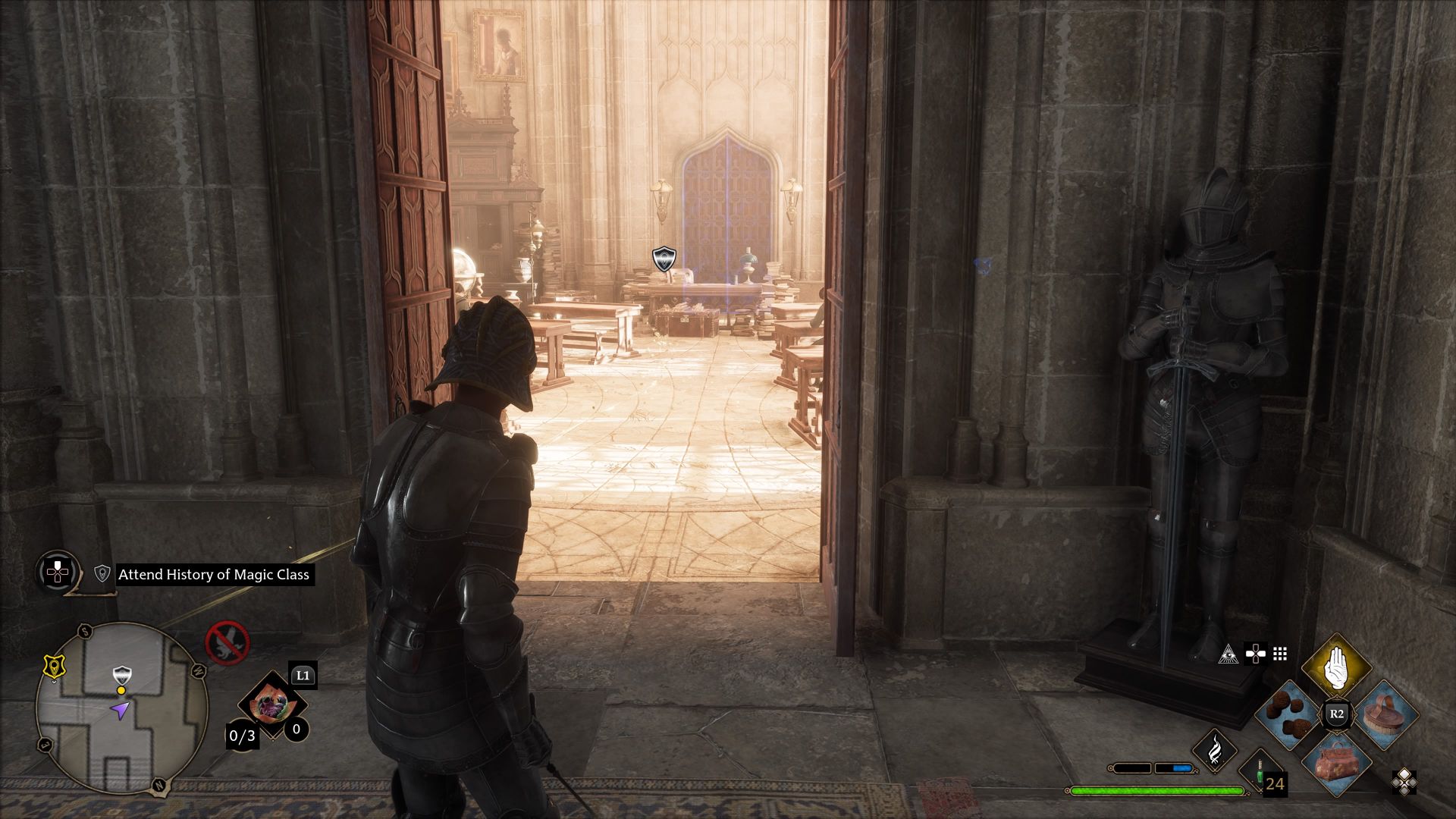Select the beast feed pellets slot
The width and height of the screenshot is (1456, 819).
(1288, 714)
